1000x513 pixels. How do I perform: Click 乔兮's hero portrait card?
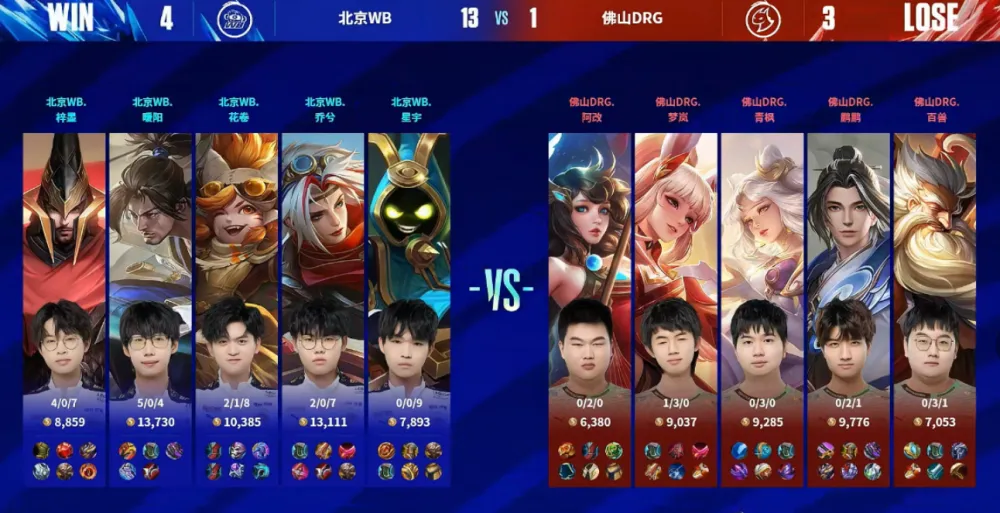(322, 262)
